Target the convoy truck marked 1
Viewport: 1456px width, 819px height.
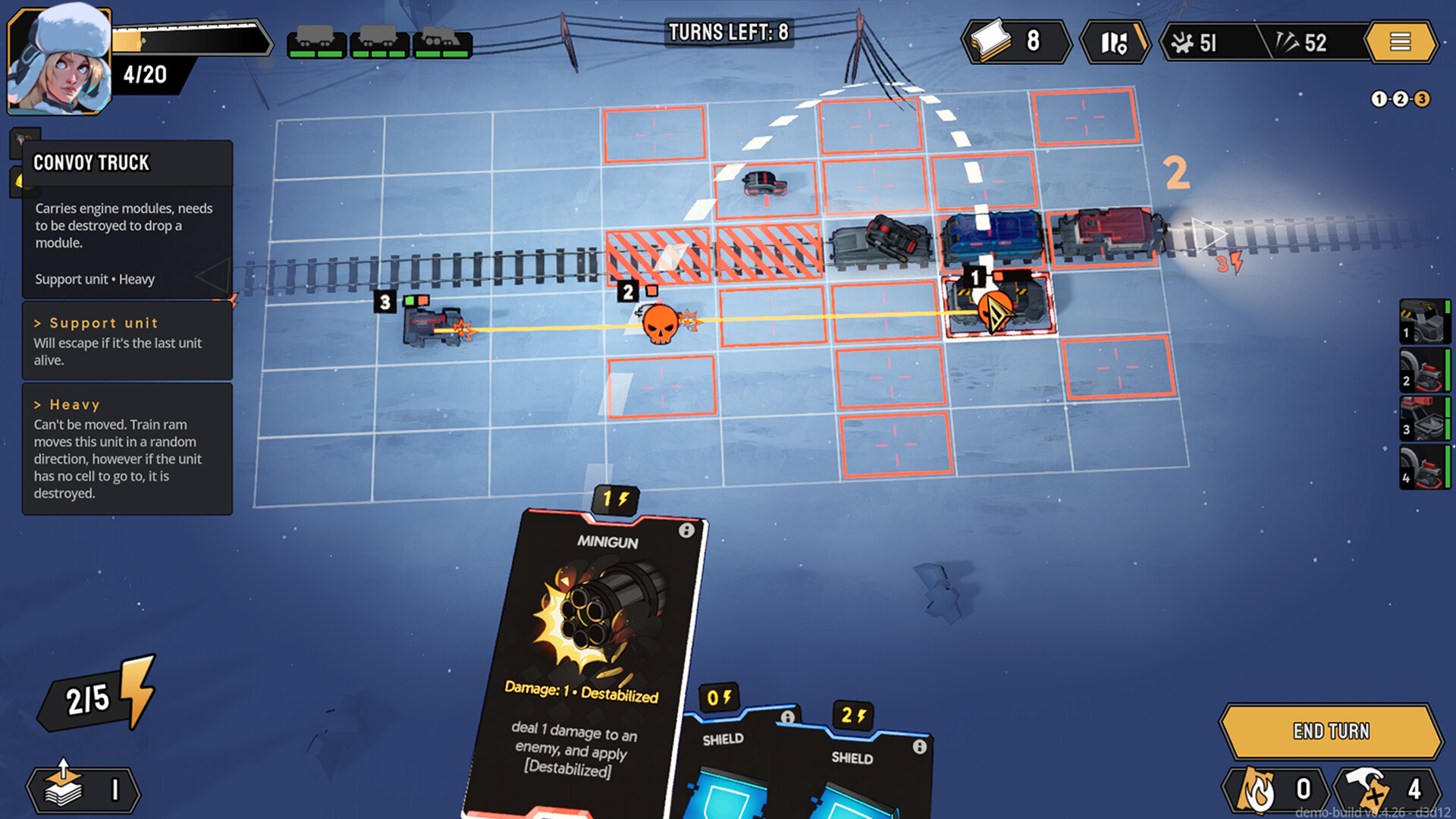tap(997, 305)
